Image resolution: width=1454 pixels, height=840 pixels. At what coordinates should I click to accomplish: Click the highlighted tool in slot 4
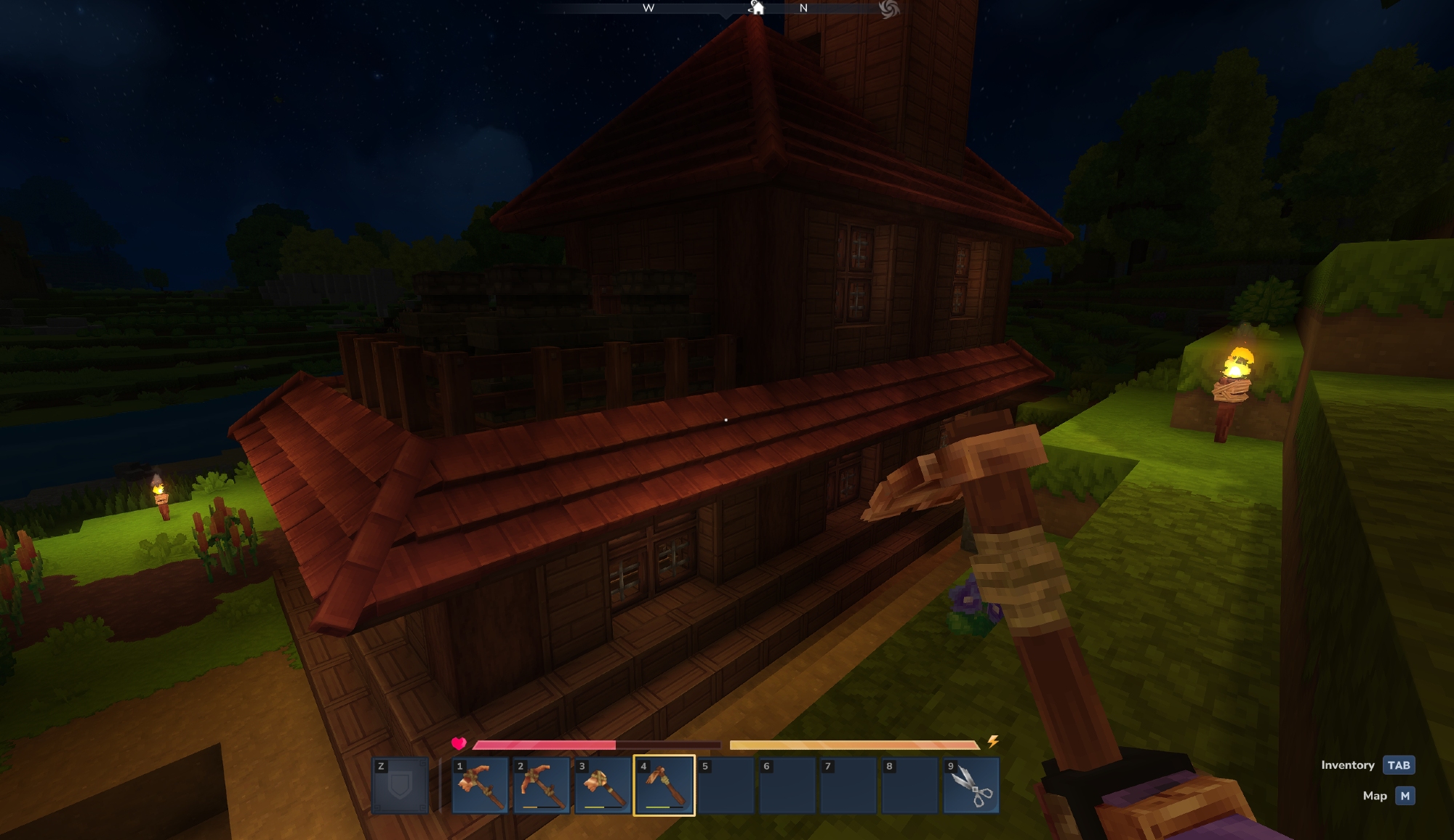point(664,786)
